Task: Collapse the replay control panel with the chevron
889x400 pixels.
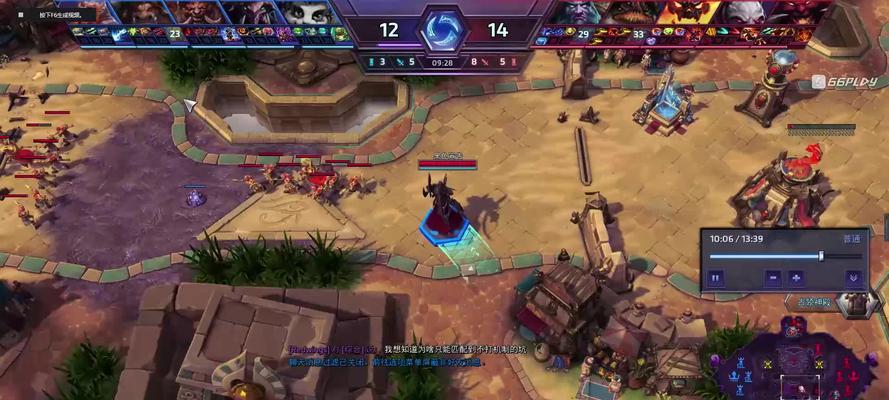Action: 852,277
